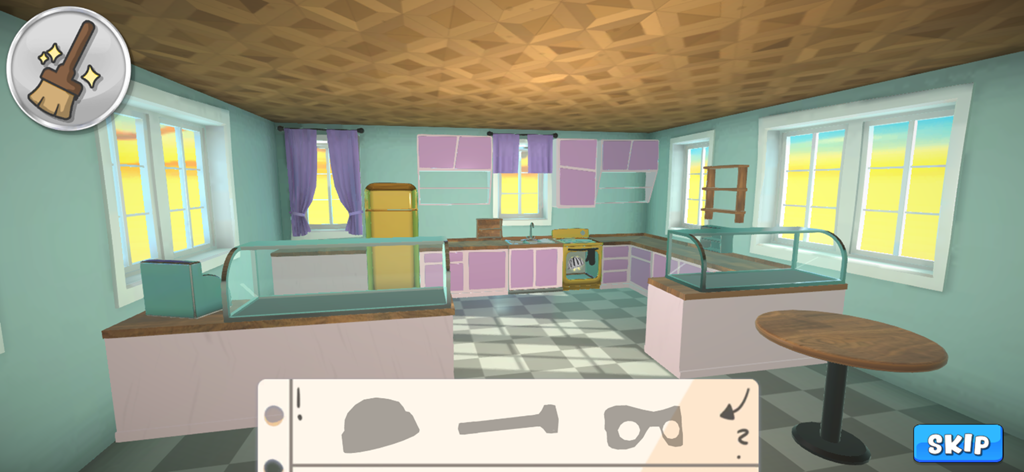The height and width of the screenshot is (472, 1024).
Task: Hit the SKIP button
Action: coord(957,443)
